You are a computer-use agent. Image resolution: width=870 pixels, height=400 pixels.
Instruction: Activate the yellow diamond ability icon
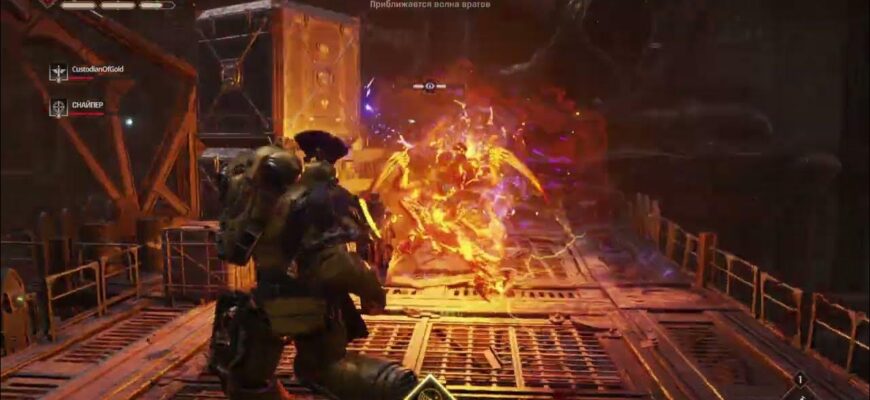click(430, 389)
